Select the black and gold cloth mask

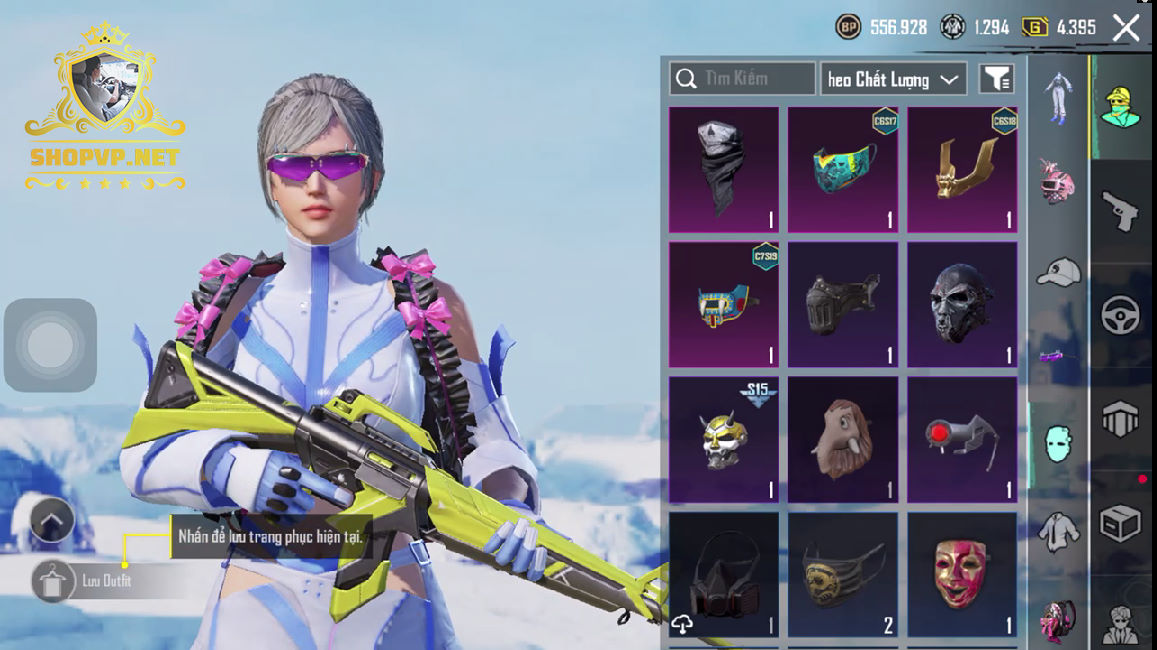point(843,574)
